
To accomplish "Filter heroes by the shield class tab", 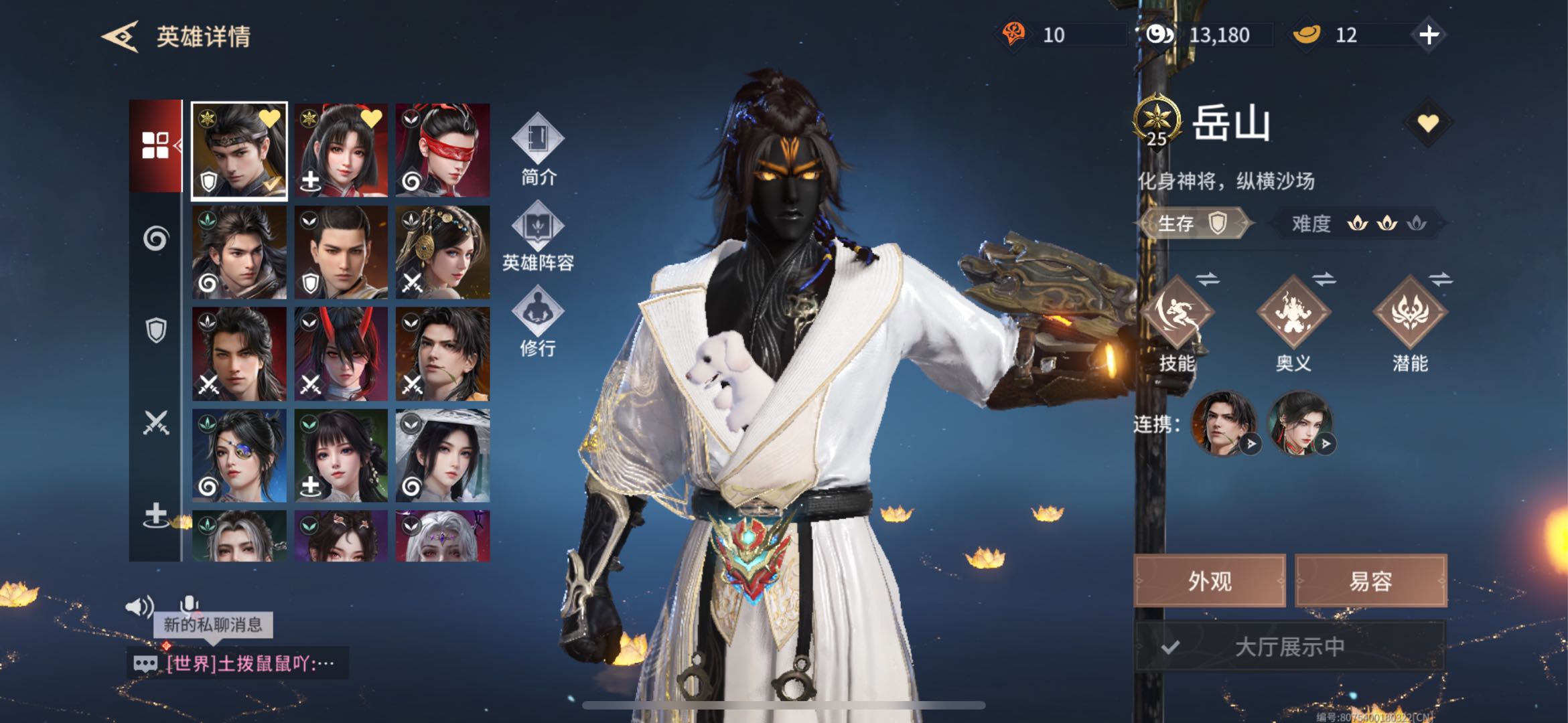I will coord(155,330).
